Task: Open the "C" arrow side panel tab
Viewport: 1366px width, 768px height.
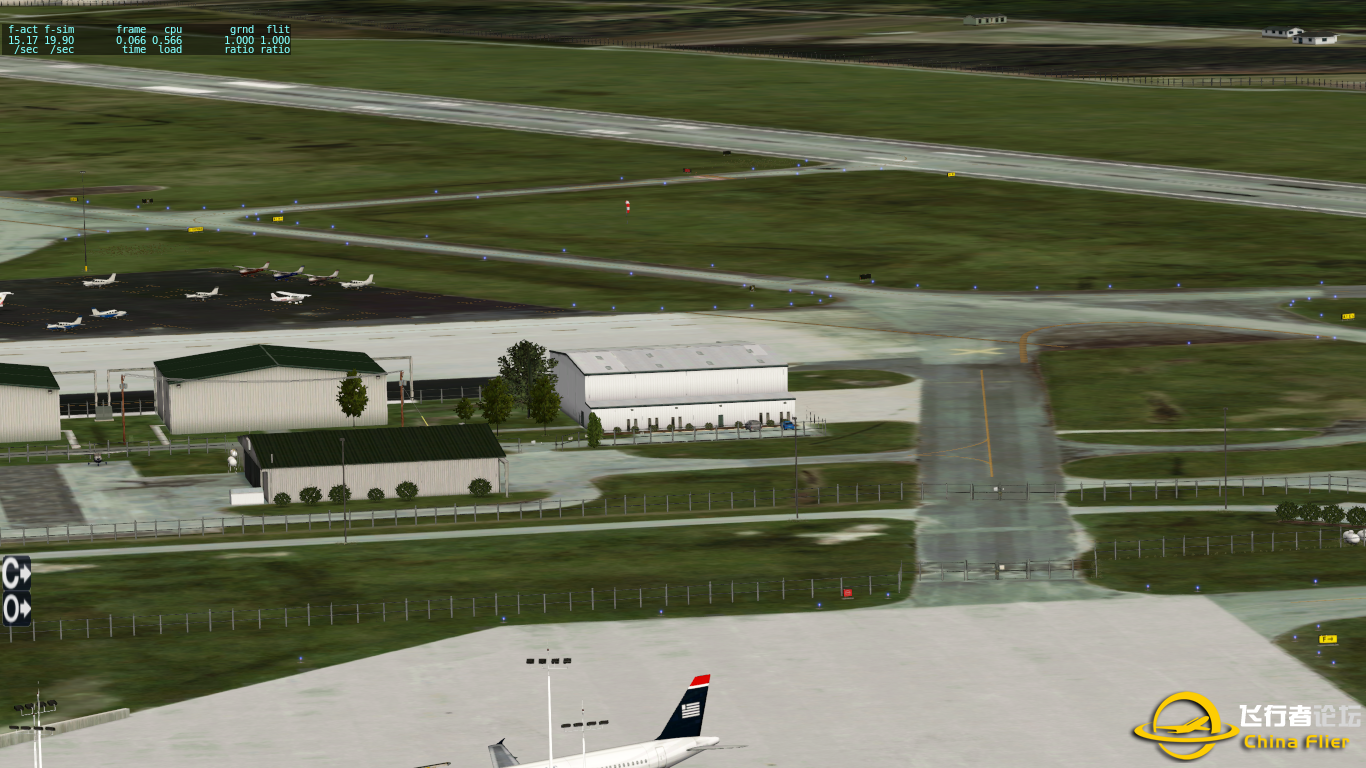Action: tap(16, 573)
